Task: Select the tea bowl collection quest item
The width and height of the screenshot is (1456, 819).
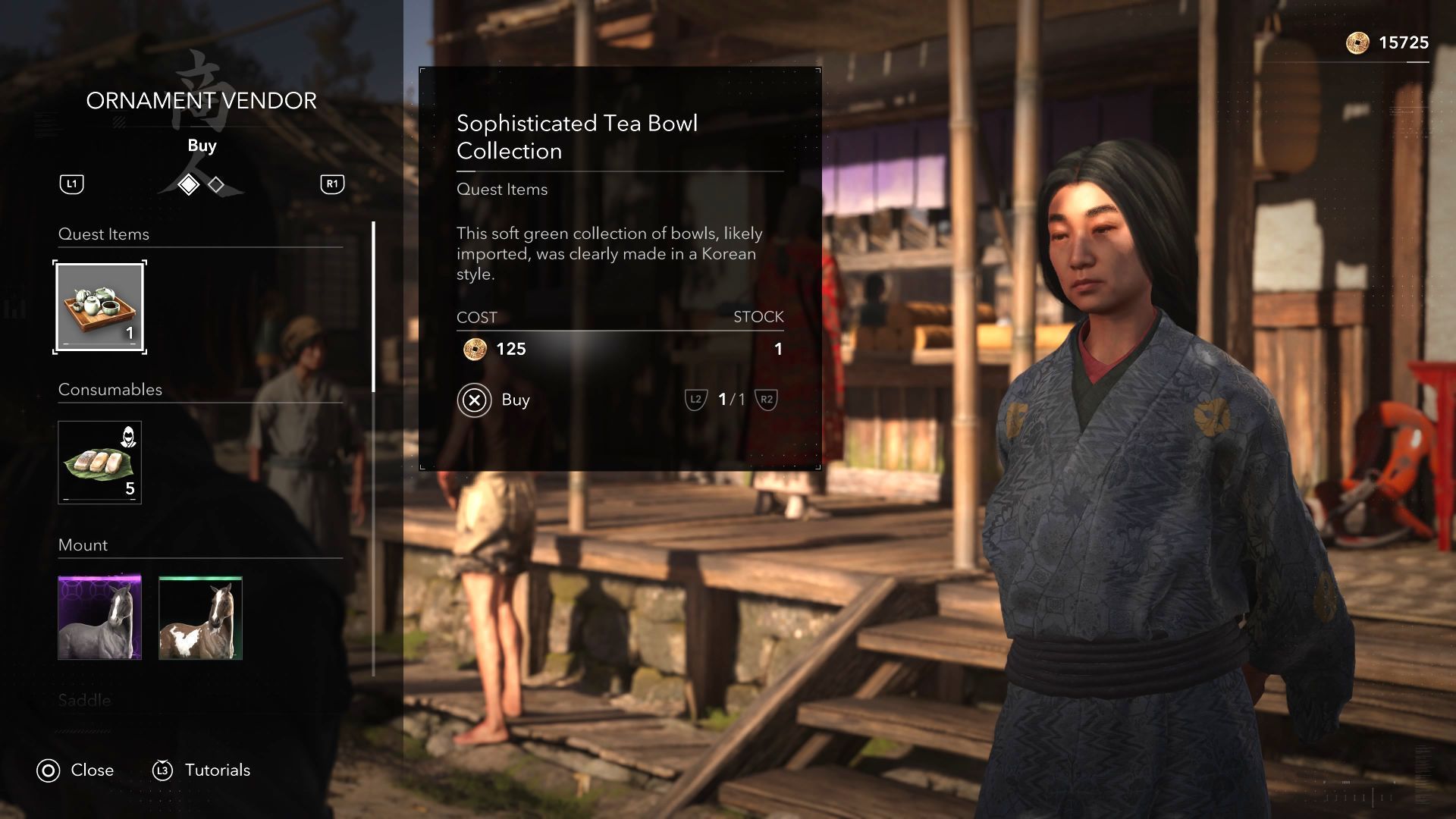Action: (x=99, y=307)
